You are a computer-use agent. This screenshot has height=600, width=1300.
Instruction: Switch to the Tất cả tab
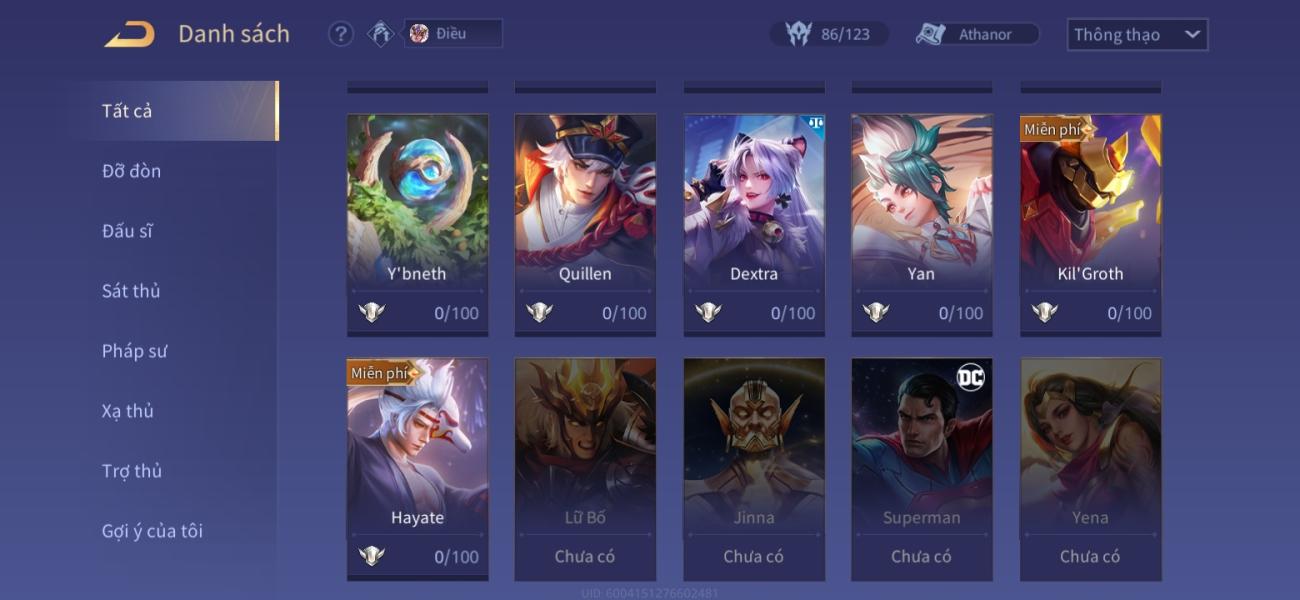coord(127,111)
